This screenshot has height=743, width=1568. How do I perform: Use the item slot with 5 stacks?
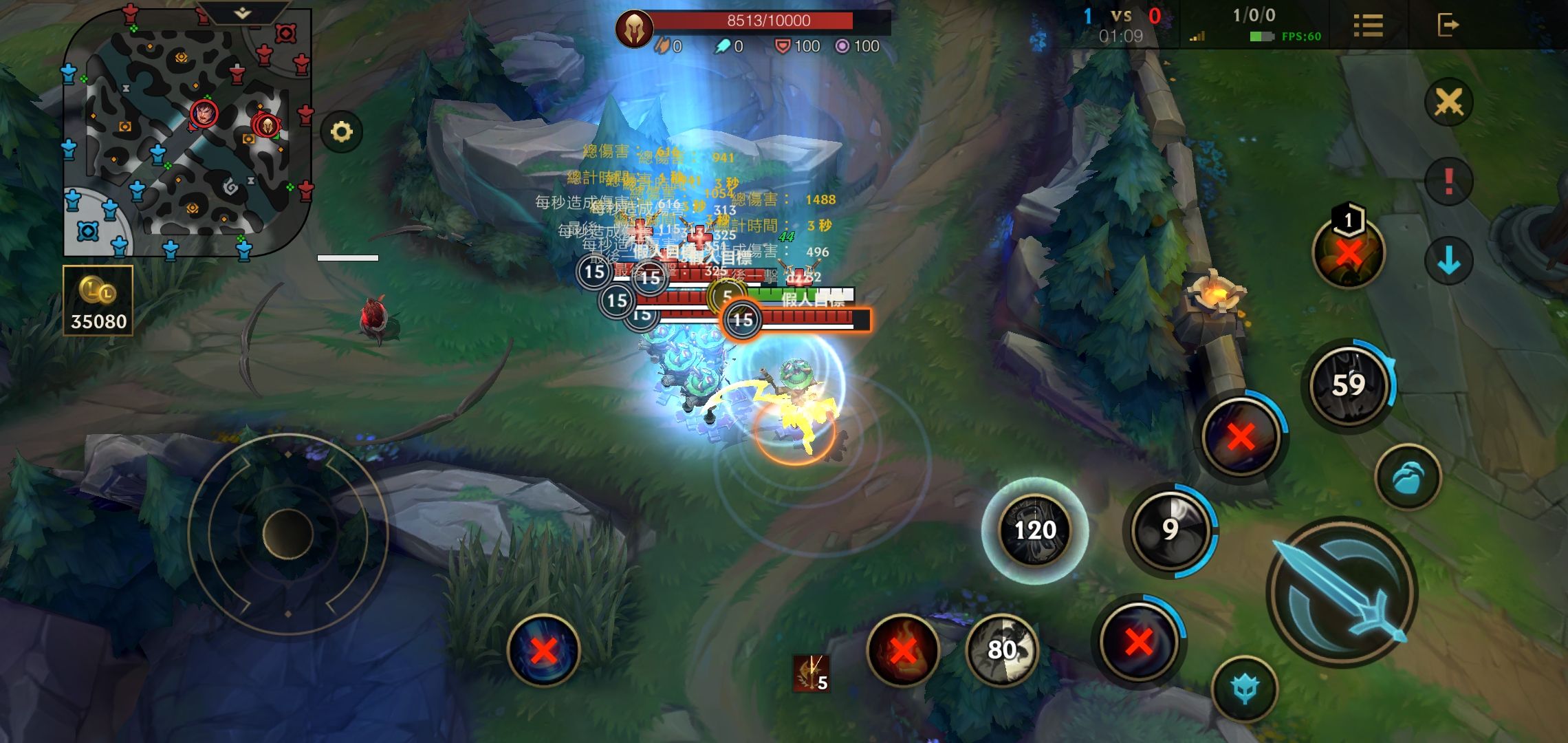[x=812, y=673]
